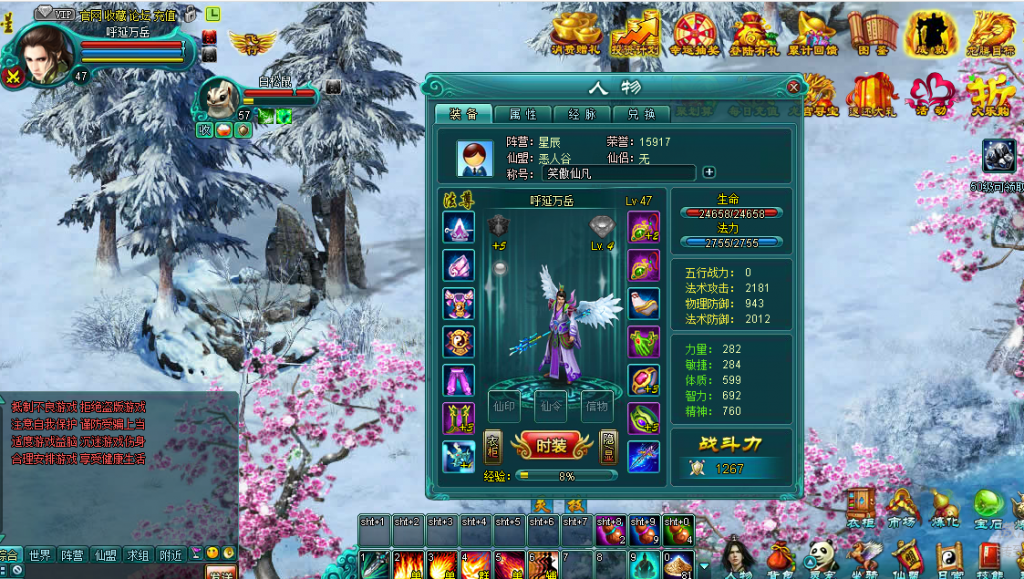The width and height of the screenshot is (1024, 579).
Task: Open the 经脉 meridians tab
Action: pyautogui.click(x=581, y=115)
